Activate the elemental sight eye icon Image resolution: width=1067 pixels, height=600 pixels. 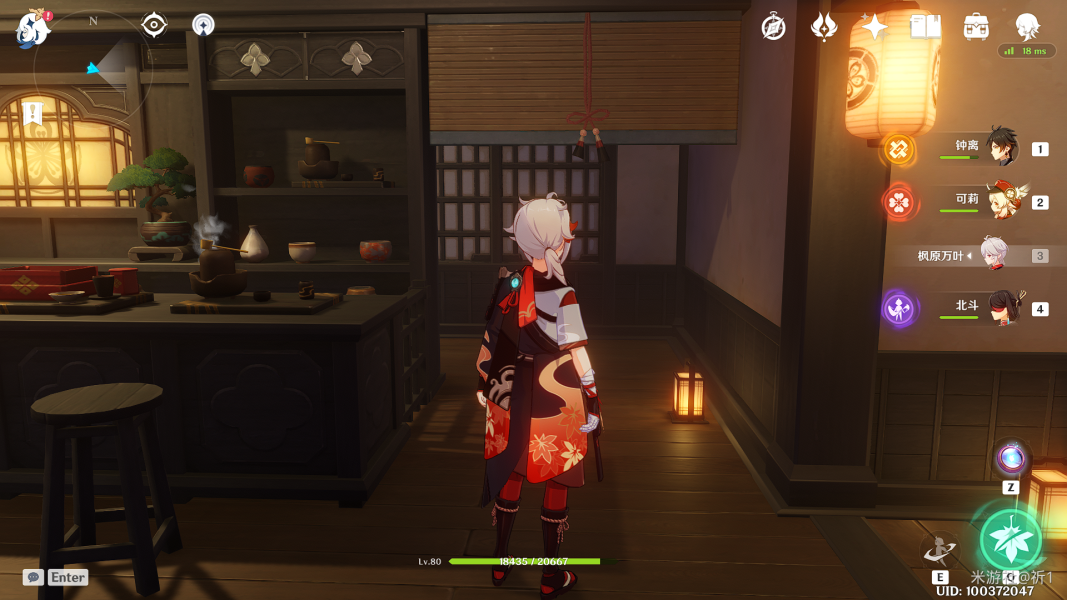coord(154,25)
